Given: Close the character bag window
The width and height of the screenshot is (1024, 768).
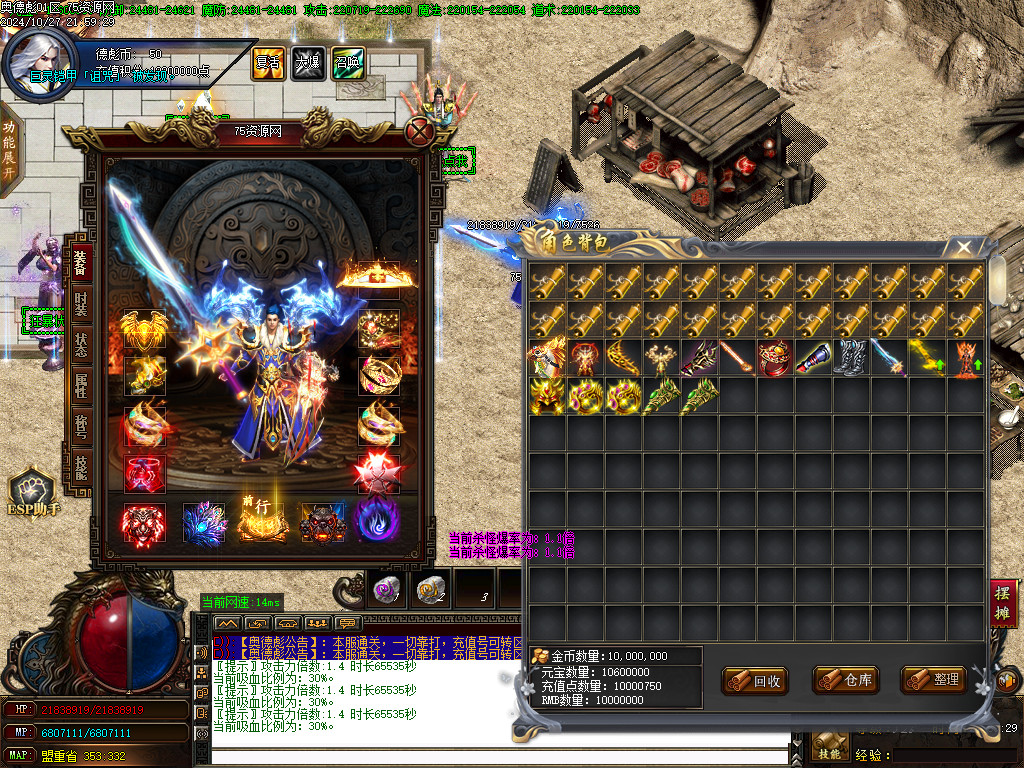Looking at the screenshot, I should [x=963, y=246].
